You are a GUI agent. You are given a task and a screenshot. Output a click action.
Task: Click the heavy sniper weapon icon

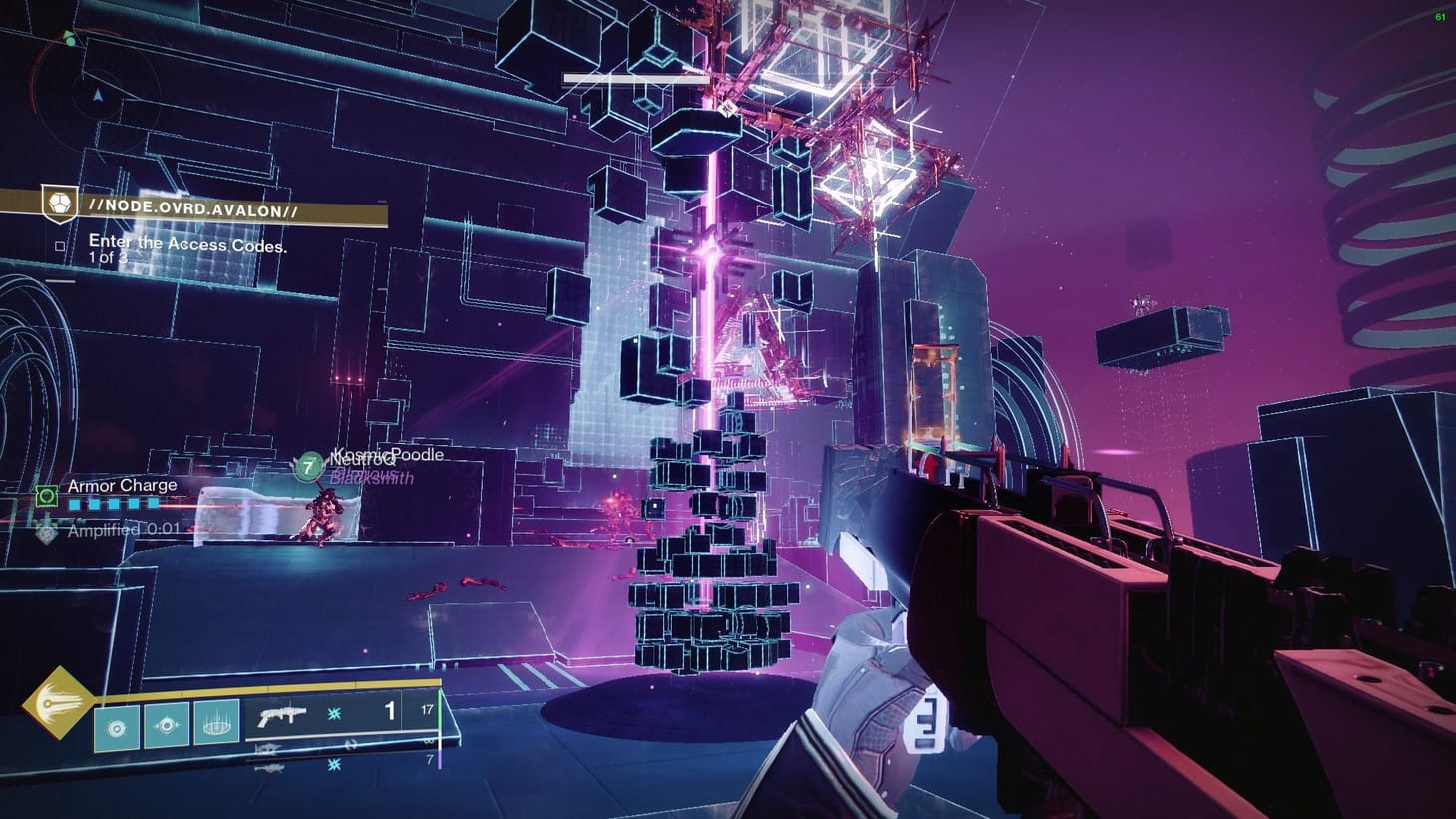[x=269, y=769]
